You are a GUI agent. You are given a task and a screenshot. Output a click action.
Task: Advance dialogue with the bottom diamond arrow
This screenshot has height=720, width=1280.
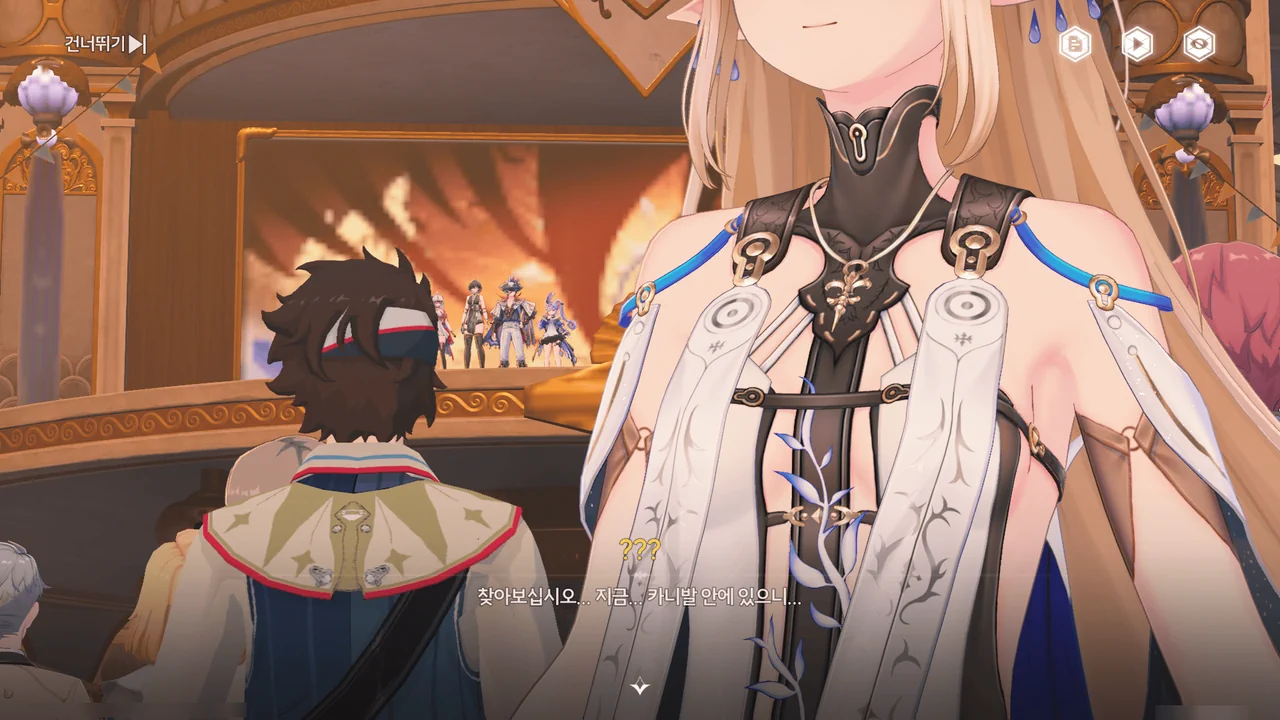pyautogui.click(x=640, y=686)
